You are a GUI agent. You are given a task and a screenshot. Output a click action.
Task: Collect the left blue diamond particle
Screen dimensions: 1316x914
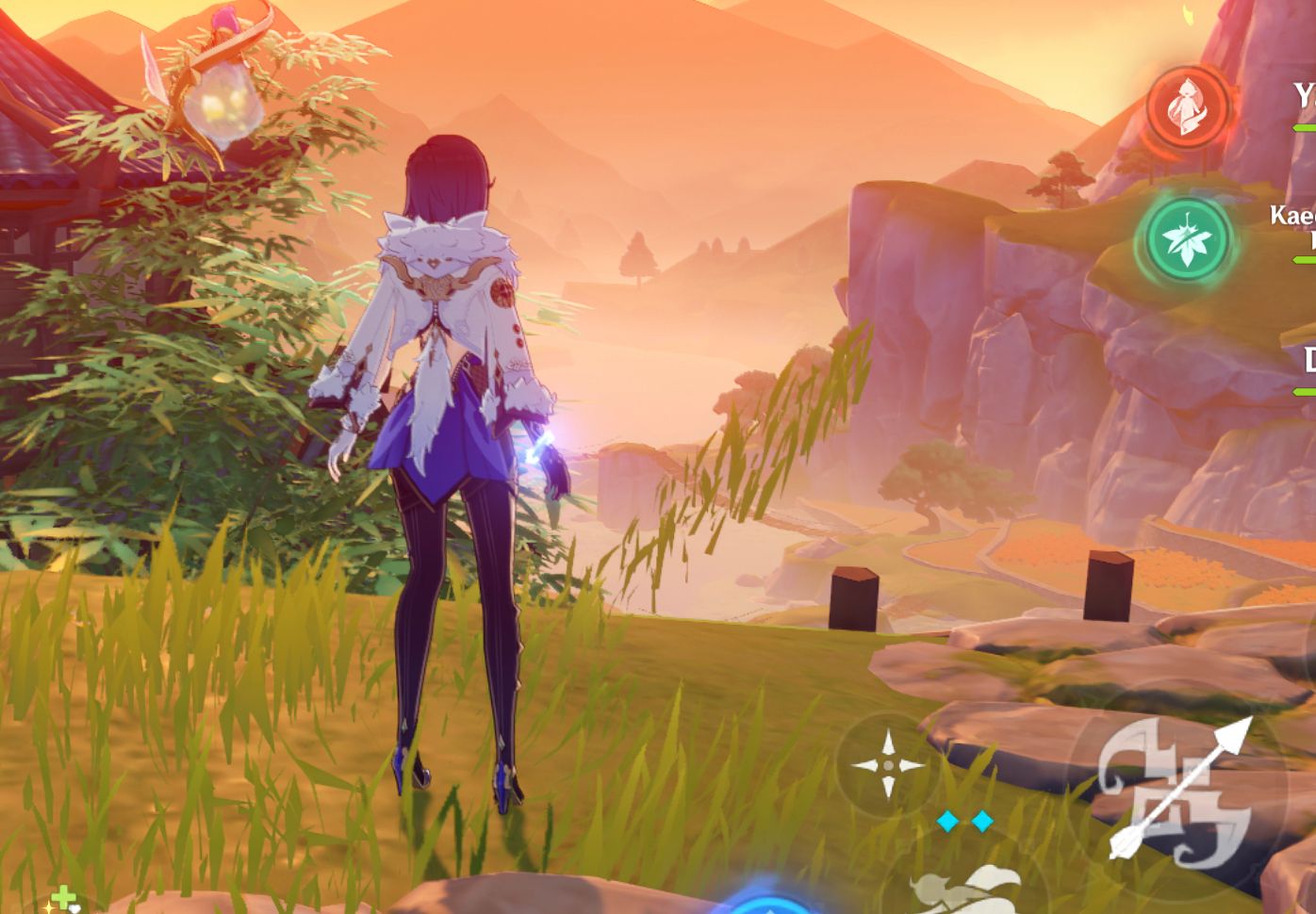click(946, 820)
